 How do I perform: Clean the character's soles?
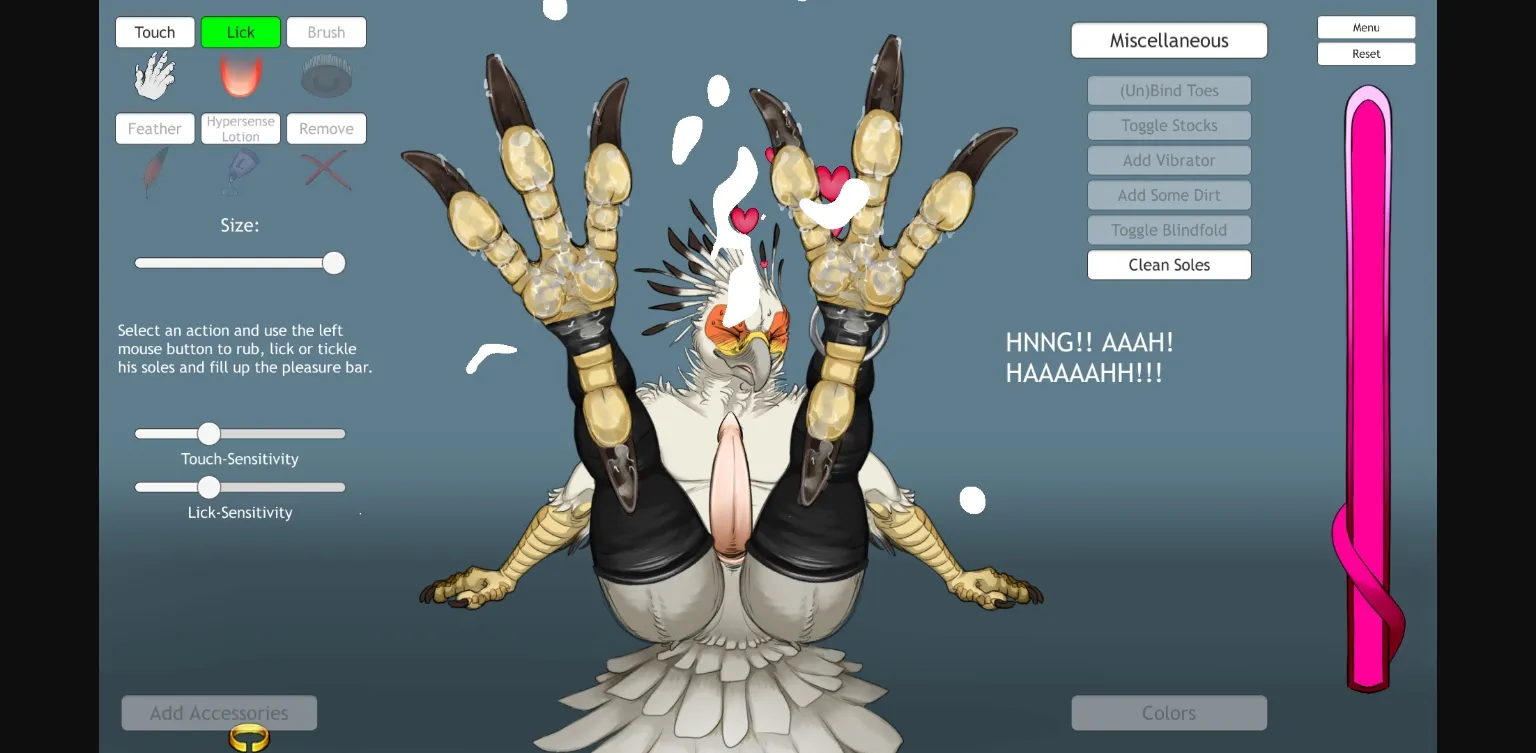pyautogui.click(x=1168, y=264)
